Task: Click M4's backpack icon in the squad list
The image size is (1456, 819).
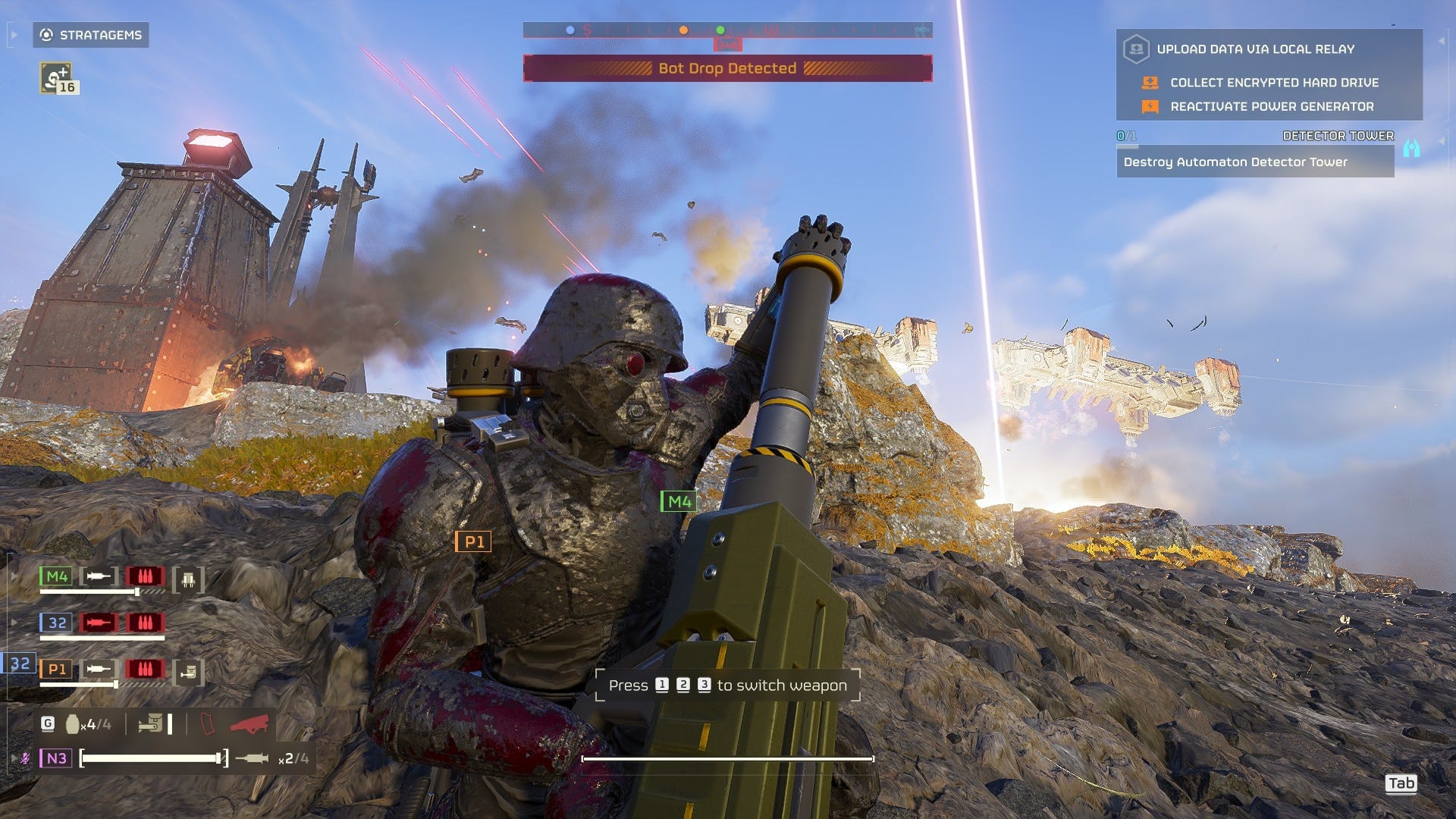Action: pos(188,580)
